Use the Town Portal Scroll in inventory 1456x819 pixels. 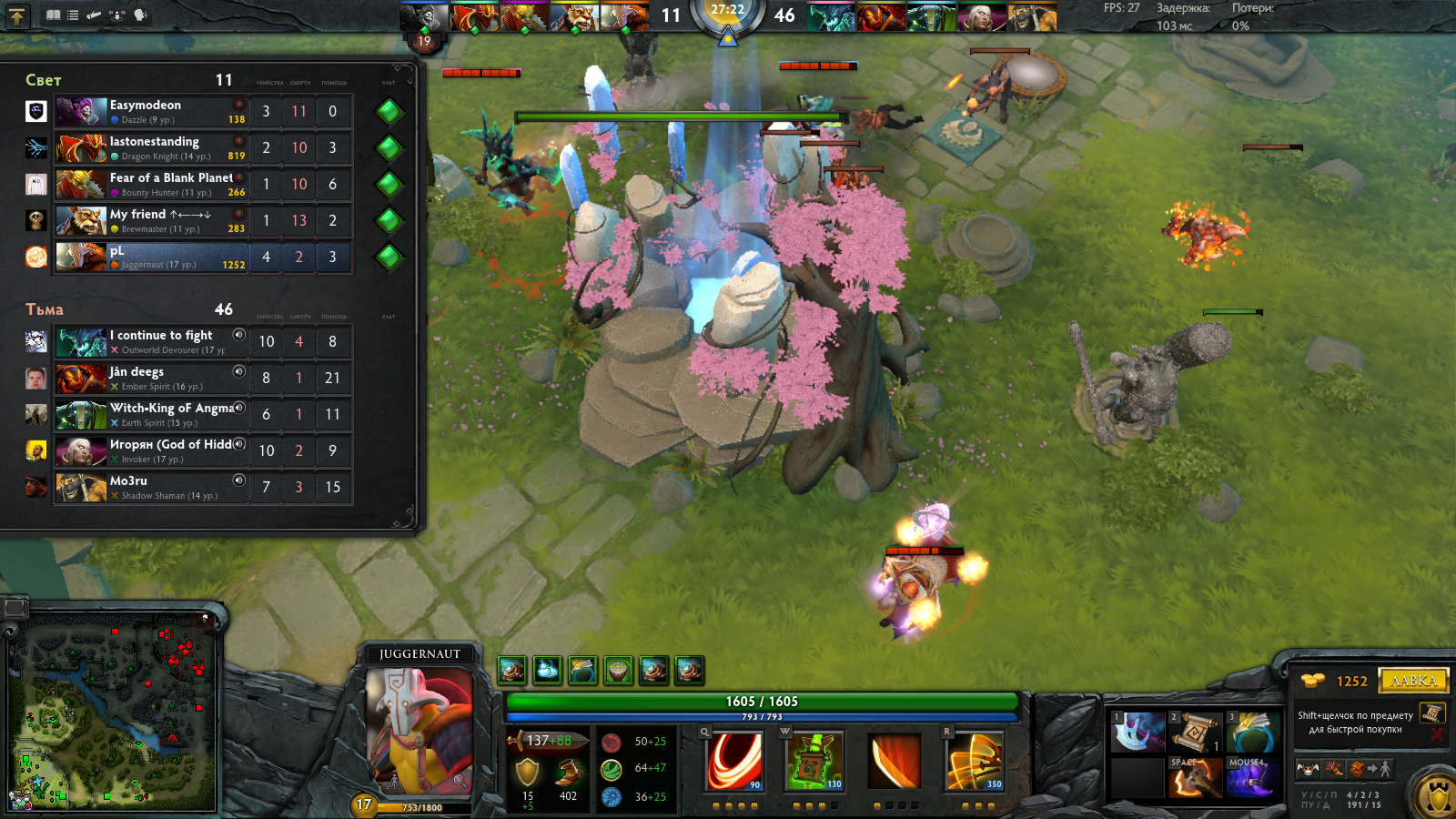click(1195, 733)
